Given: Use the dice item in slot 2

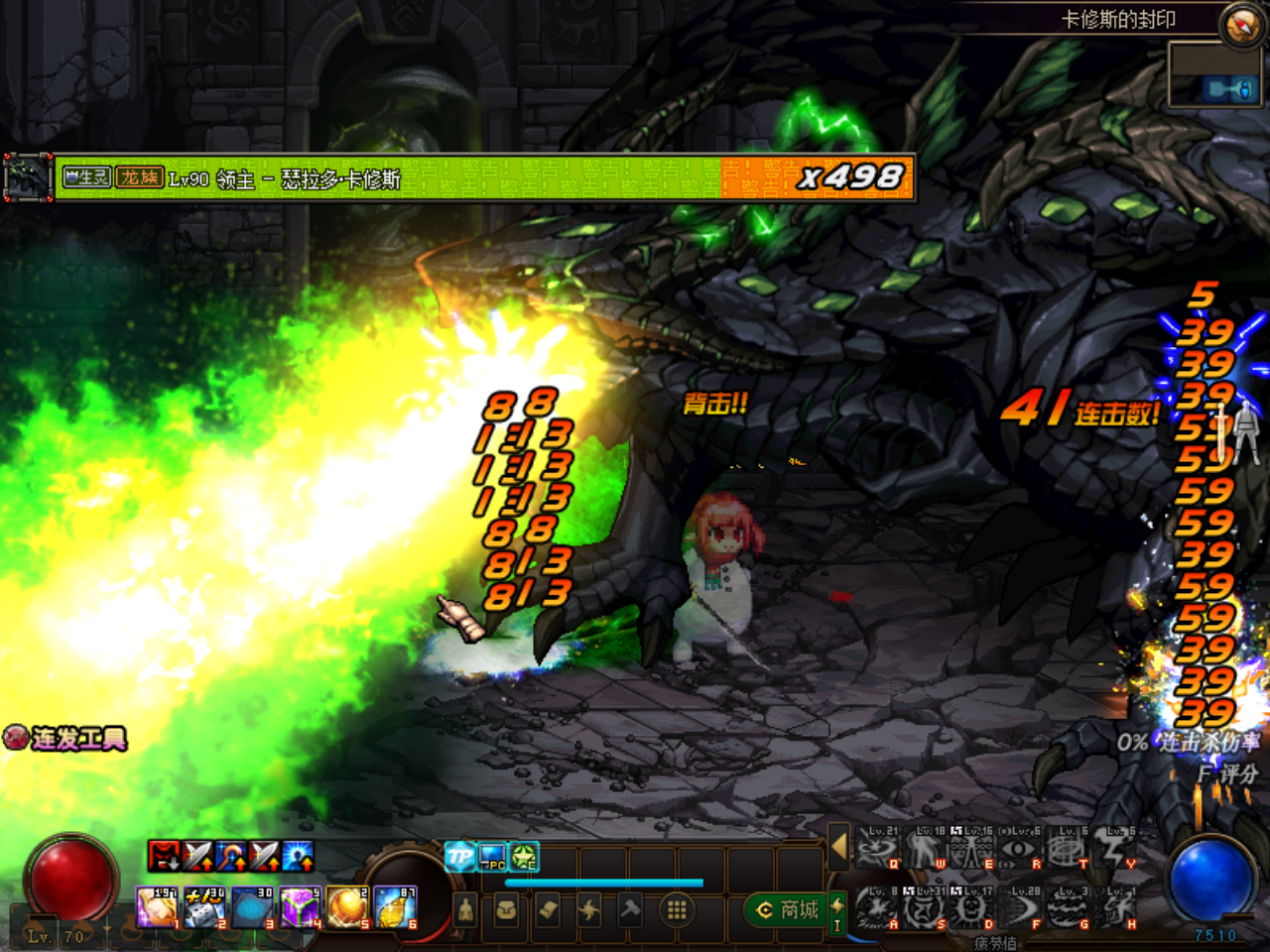Looking at the screenshot, I should [204, 907].
